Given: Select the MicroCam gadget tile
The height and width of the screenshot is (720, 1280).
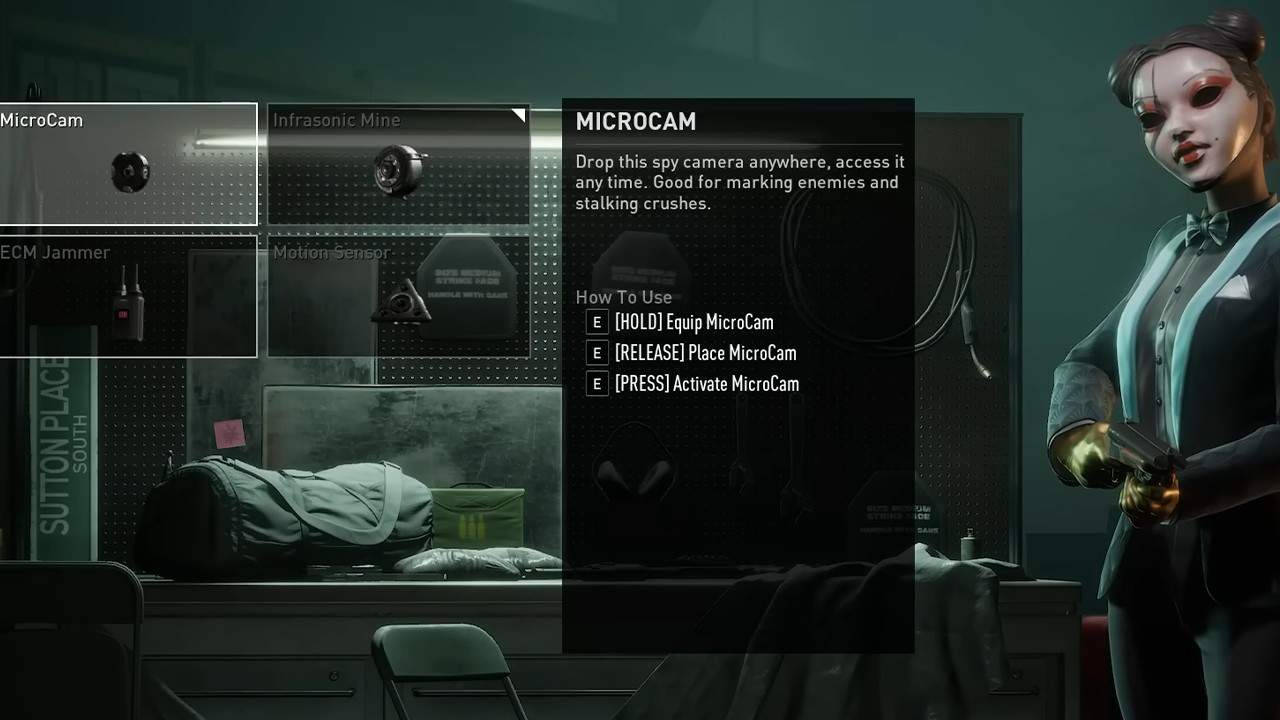Looking at the screenshot, I should [x=128, y=165].
